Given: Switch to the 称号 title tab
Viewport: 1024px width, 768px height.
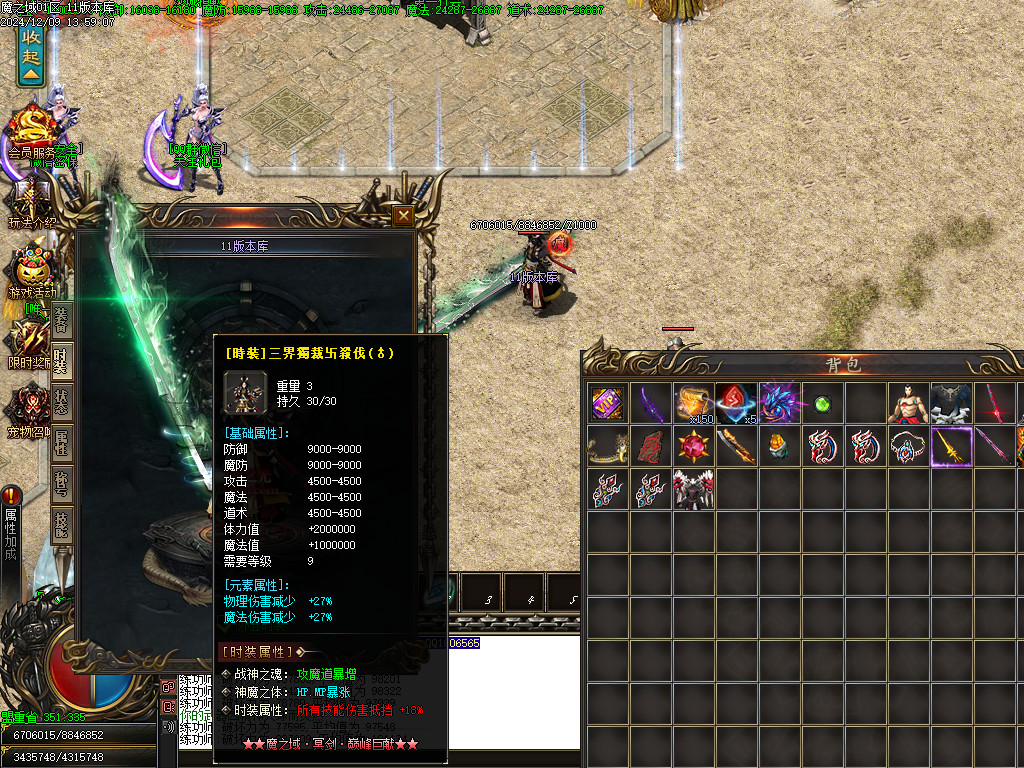Looking at the screenshot, I should [x=61, y=482].
